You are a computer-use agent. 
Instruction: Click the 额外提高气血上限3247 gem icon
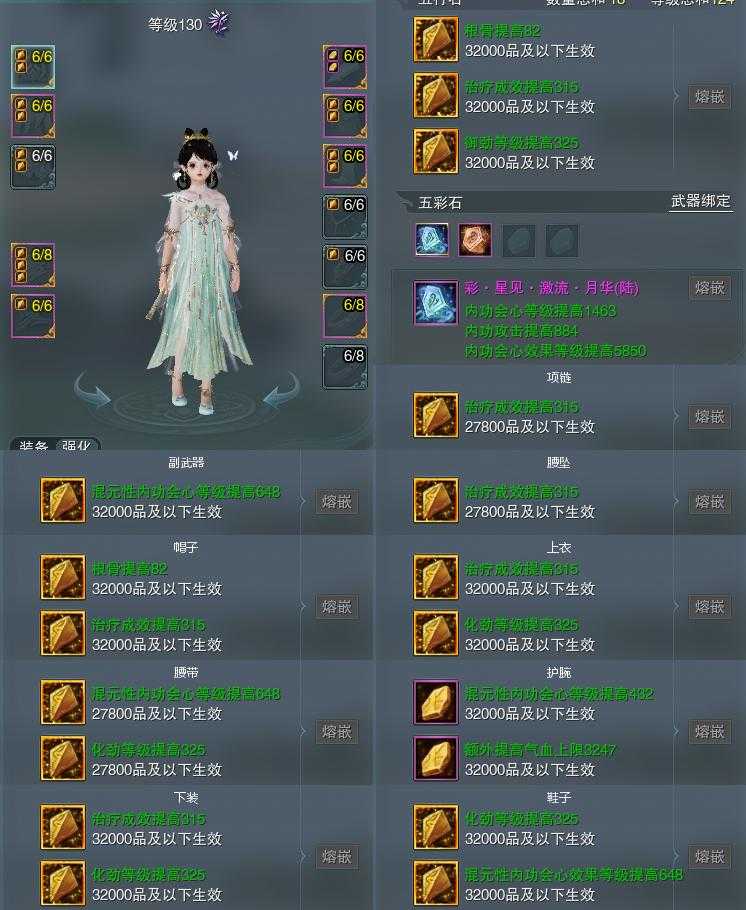tap(436, 760)
